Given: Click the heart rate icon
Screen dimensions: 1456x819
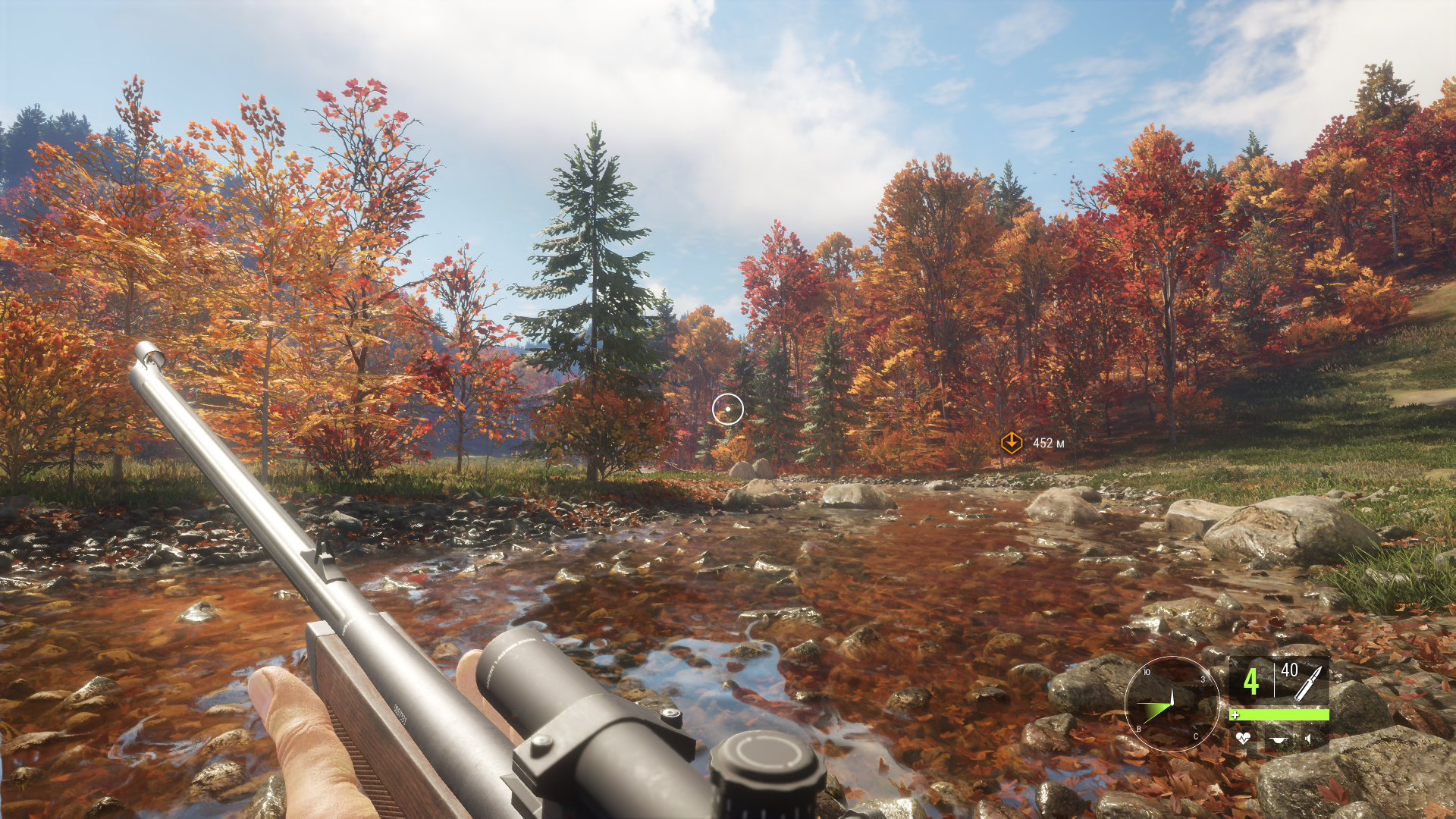Looking at the screenshot, I should point(1243,737).
